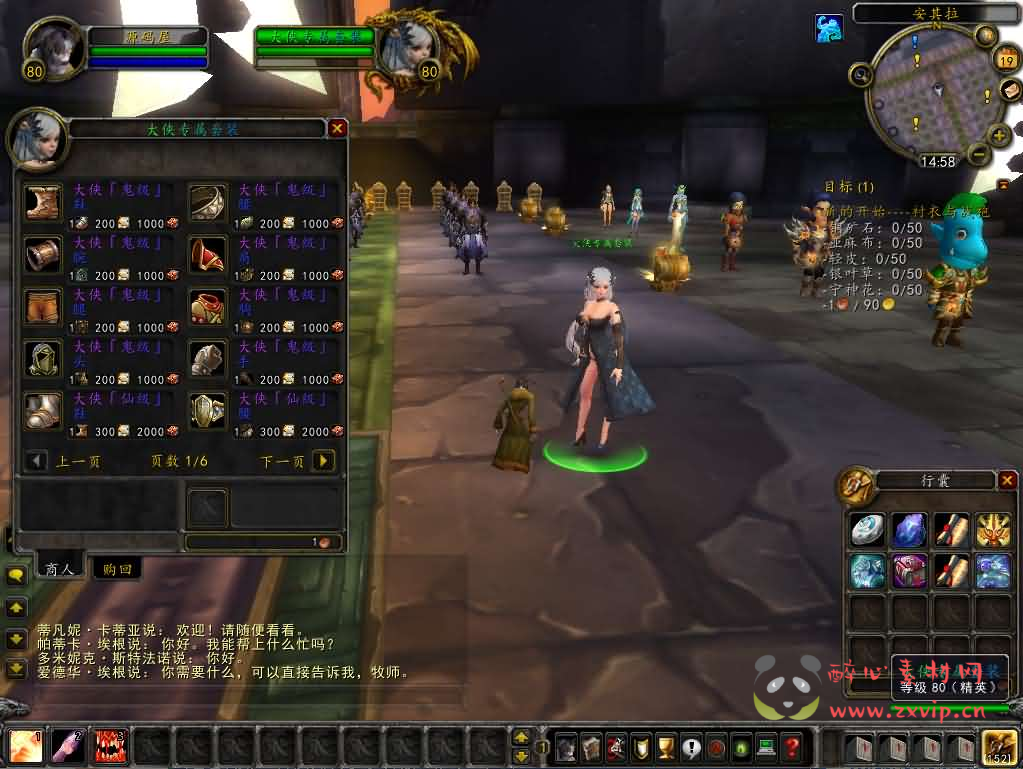Image resolution: width=1023 pixels, height=769 pixels.
Task: Go to the next merchant page
Action: pos(323,461)
